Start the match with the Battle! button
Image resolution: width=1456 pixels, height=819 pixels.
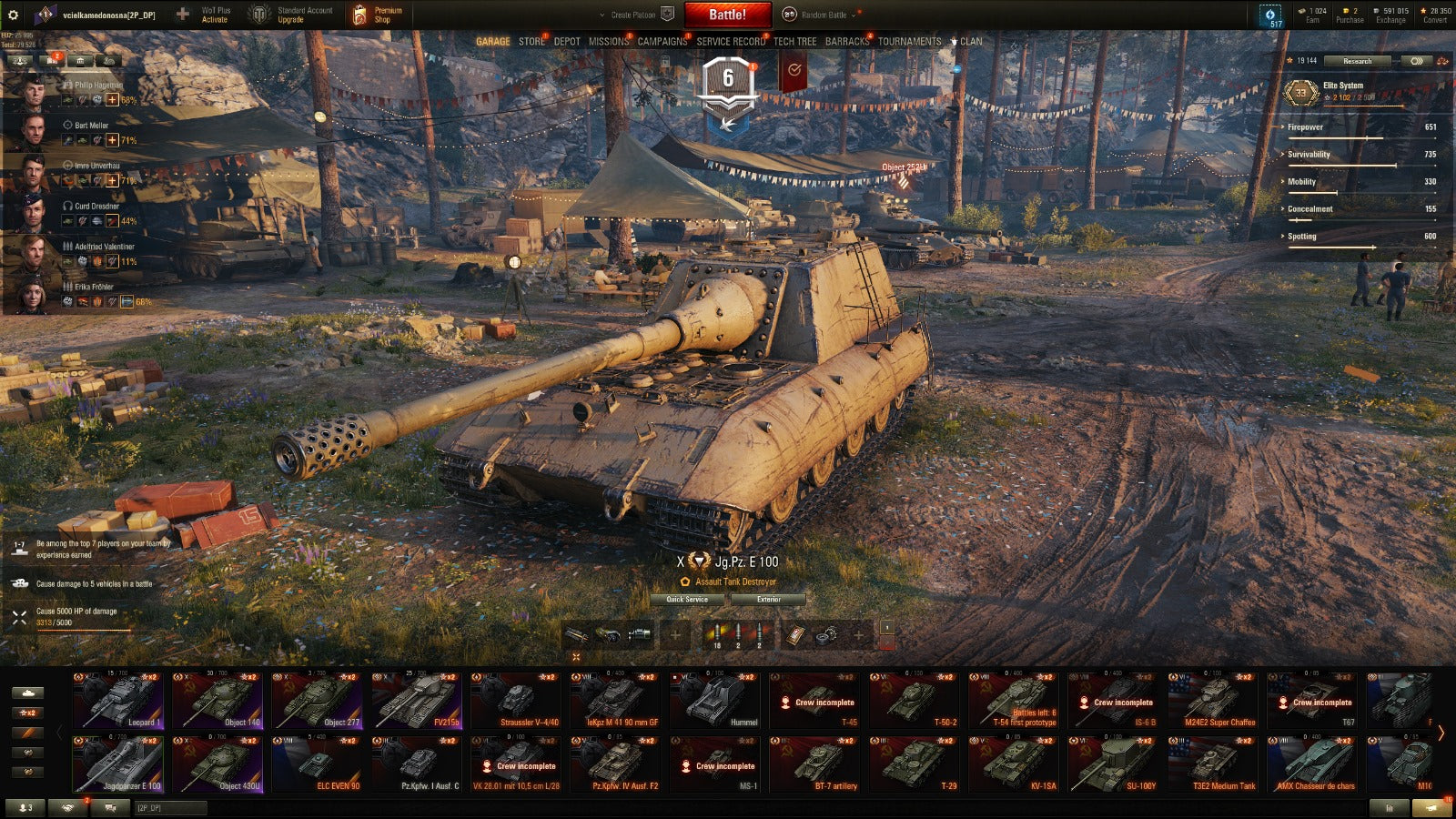727,15
